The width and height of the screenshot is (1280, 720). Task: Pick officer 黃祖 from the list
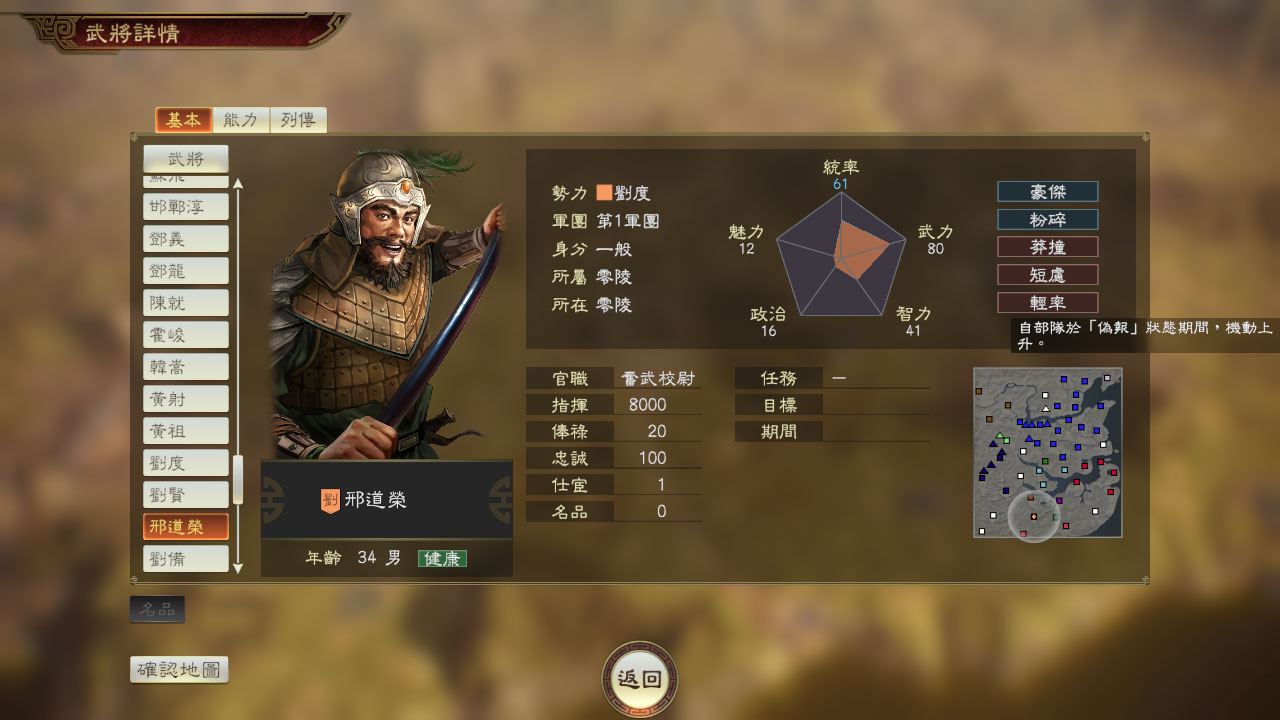pos(186,431)
